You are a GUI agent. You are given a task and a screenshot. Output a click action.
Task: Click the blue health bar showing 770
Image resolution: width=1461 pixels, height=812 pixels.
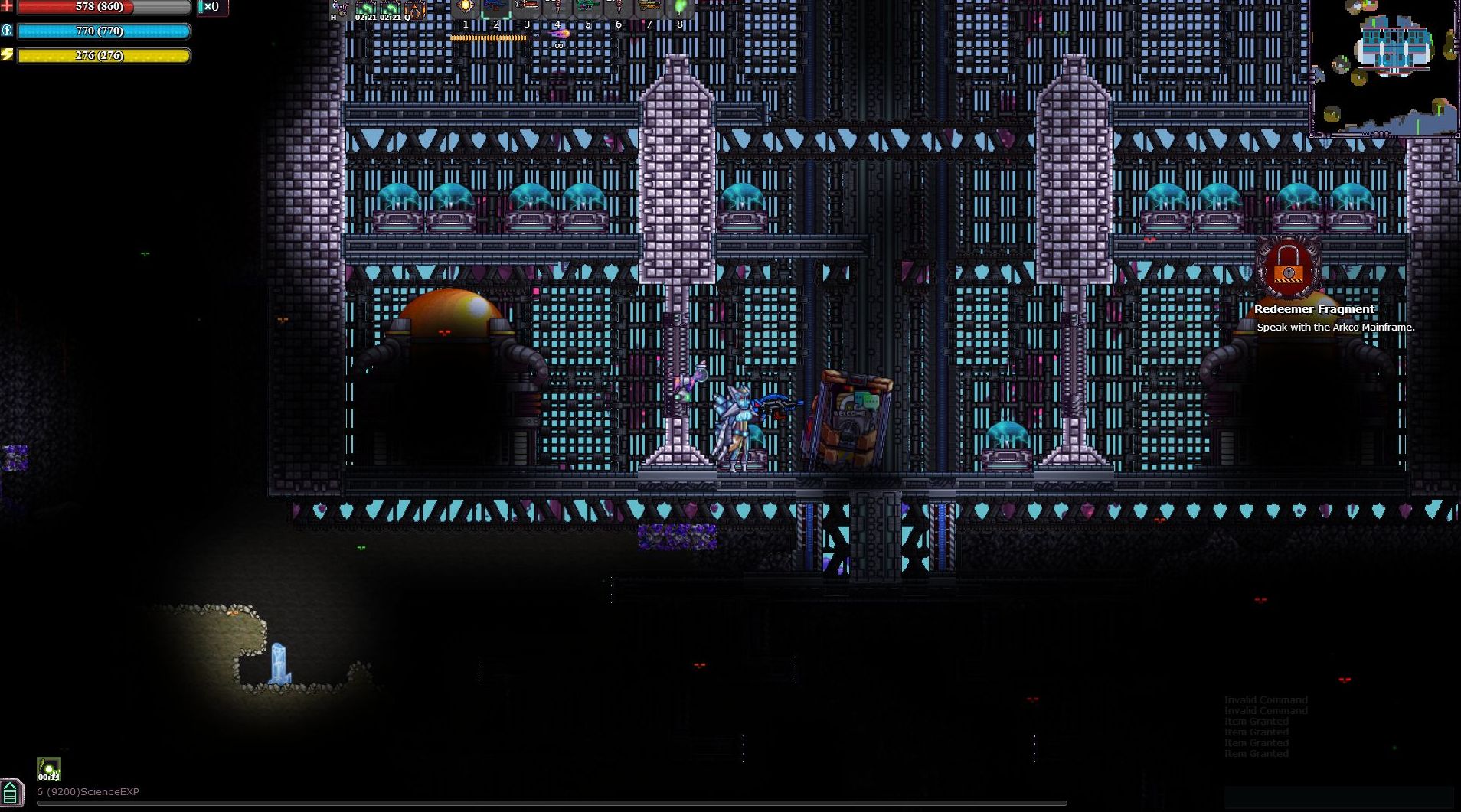click(103, 31)
